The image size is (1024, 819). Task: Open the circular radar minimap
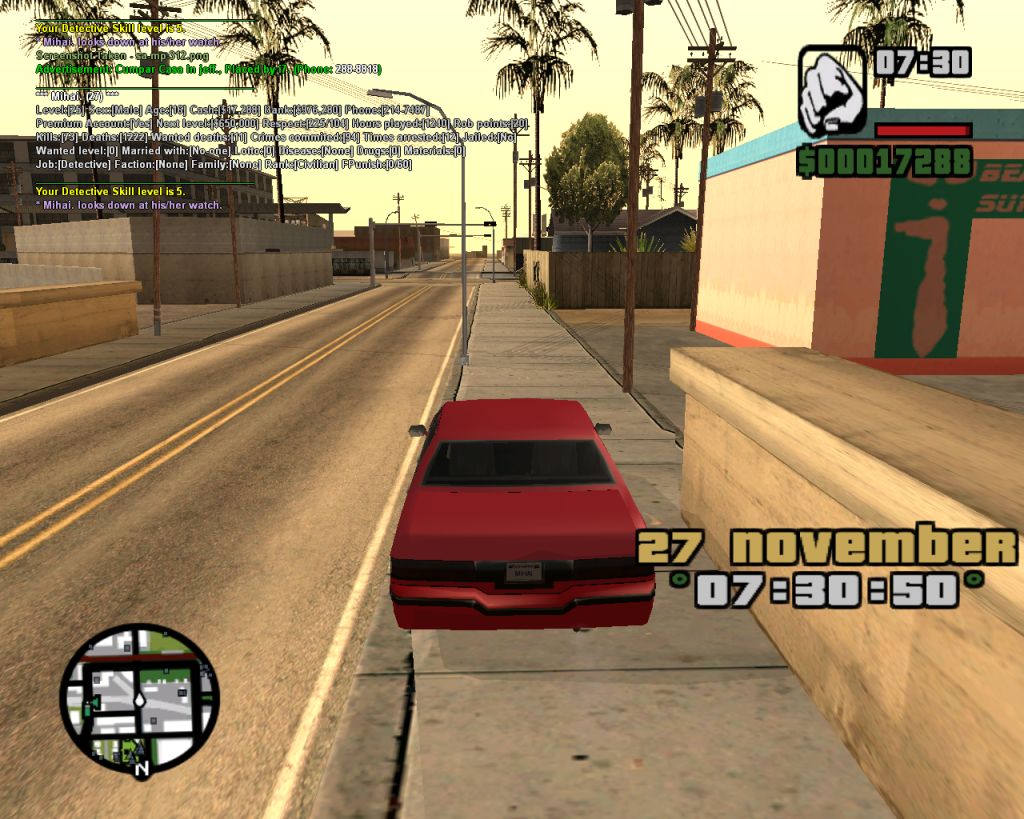pyautogui.click(x=139, y=698)
